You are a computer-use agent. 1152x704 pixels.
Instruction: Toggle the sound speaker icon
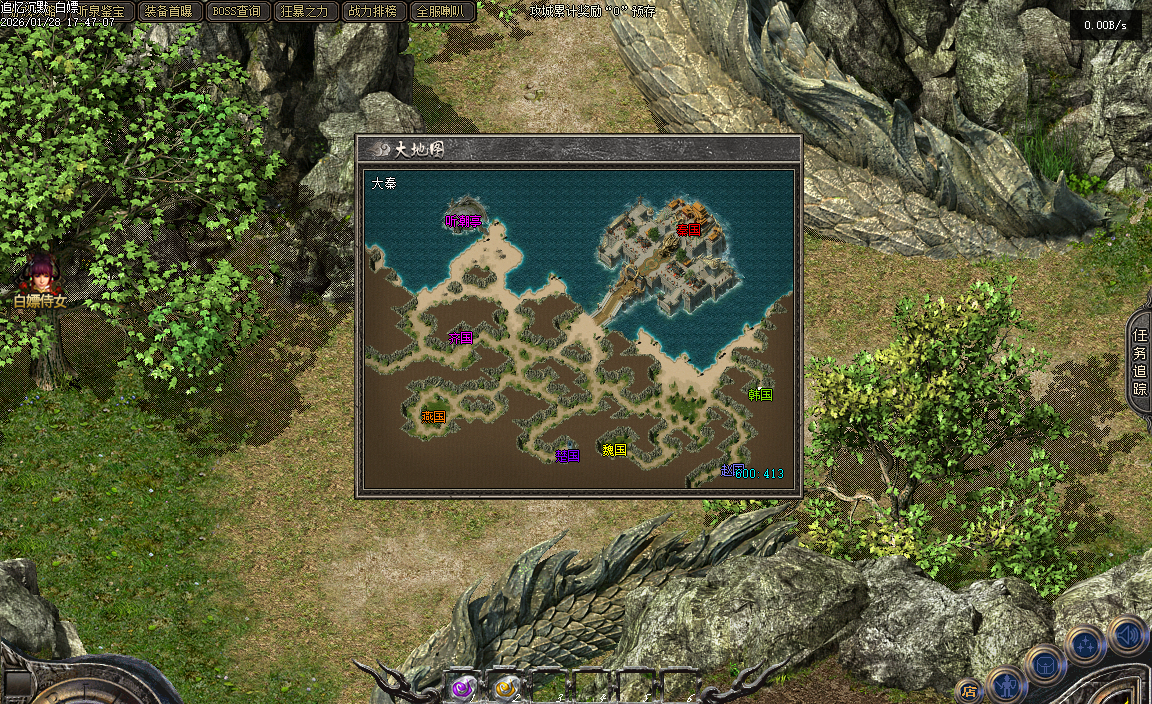(x=1127, y=635)
